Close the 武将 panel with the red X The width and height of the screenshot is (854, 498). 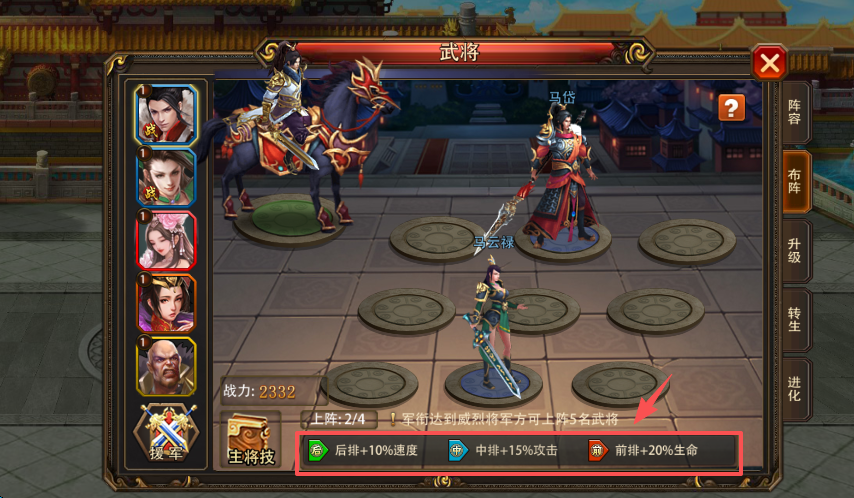[769, 64]
